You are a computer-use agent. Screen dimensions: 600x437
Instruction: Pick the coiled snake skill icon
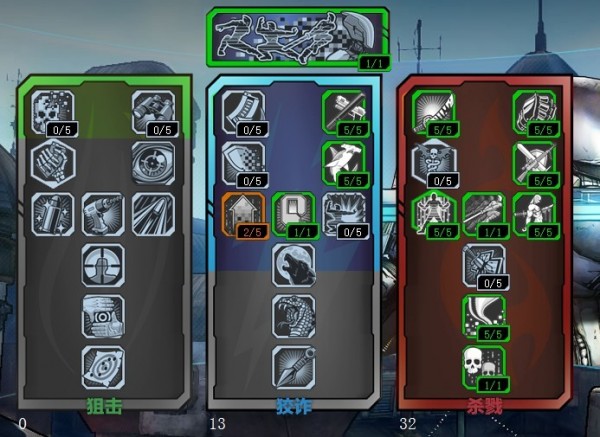pos(293,315)
